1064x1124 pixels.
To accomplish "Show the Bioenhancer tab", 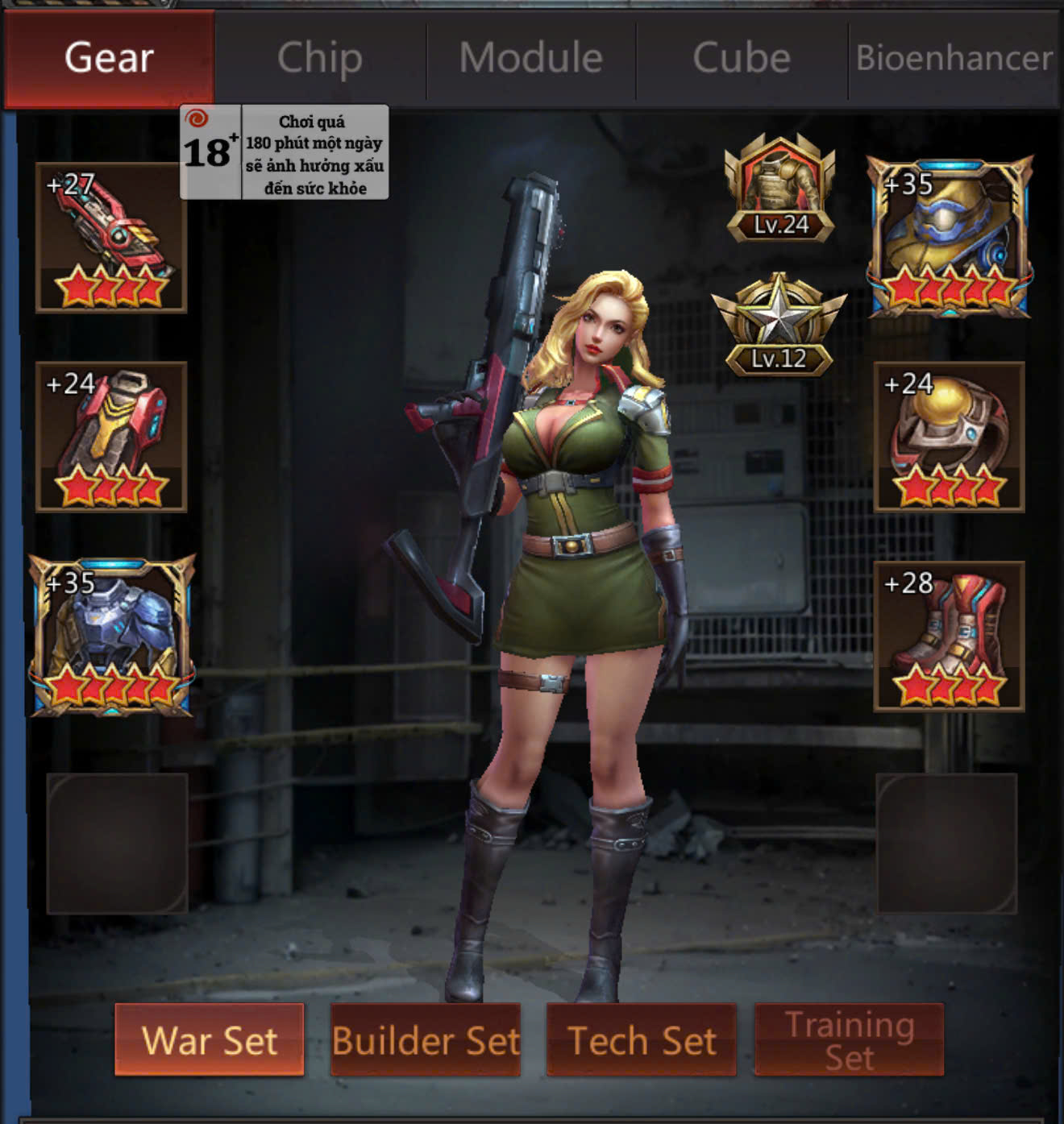I will click(954, 59).
